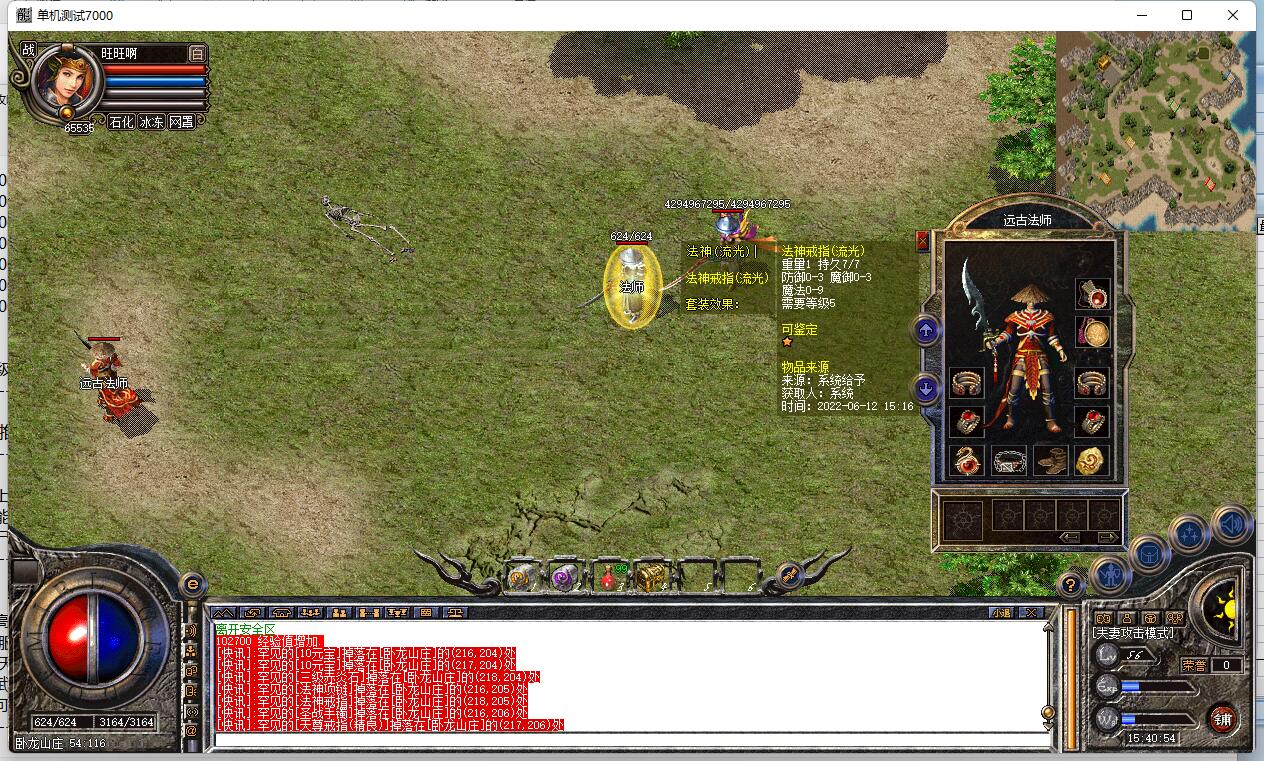Click the down arrow beside the equipment panel
Image resolution: width=1264 pixels, height=761 pixels.
(927, 388)
